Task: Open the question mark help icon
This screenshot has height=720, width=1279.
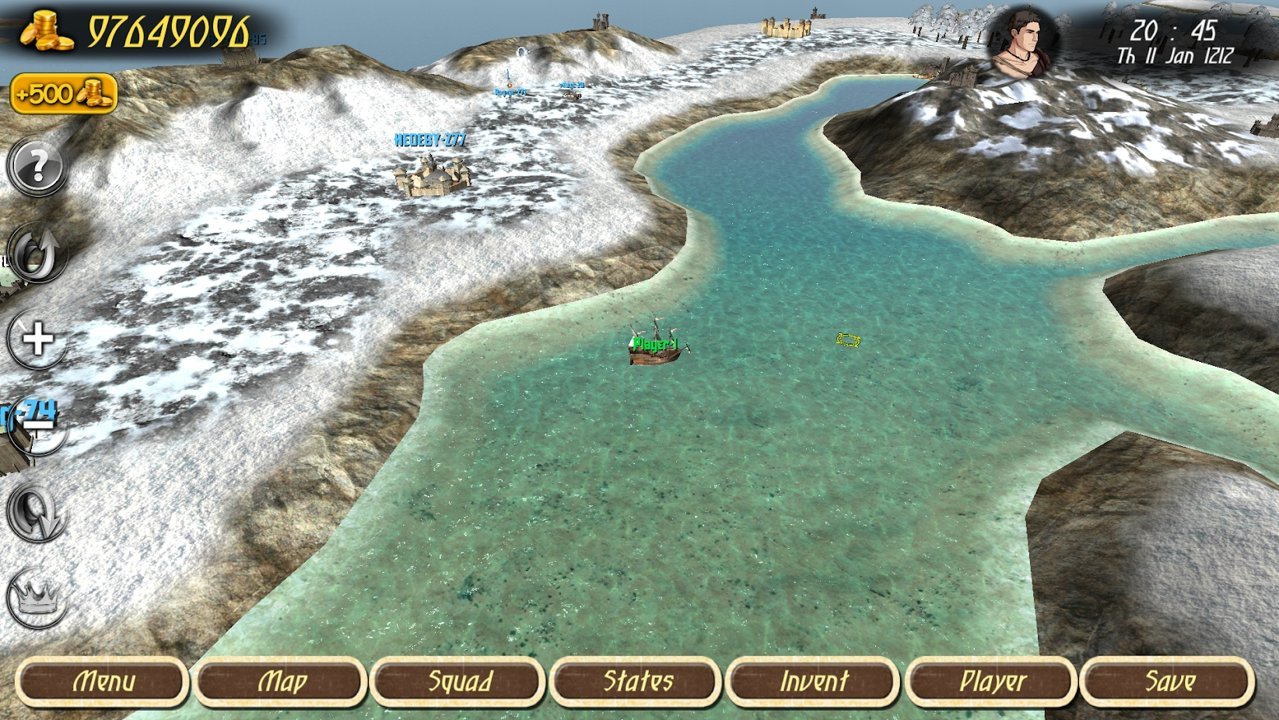Action: point(38,167)
